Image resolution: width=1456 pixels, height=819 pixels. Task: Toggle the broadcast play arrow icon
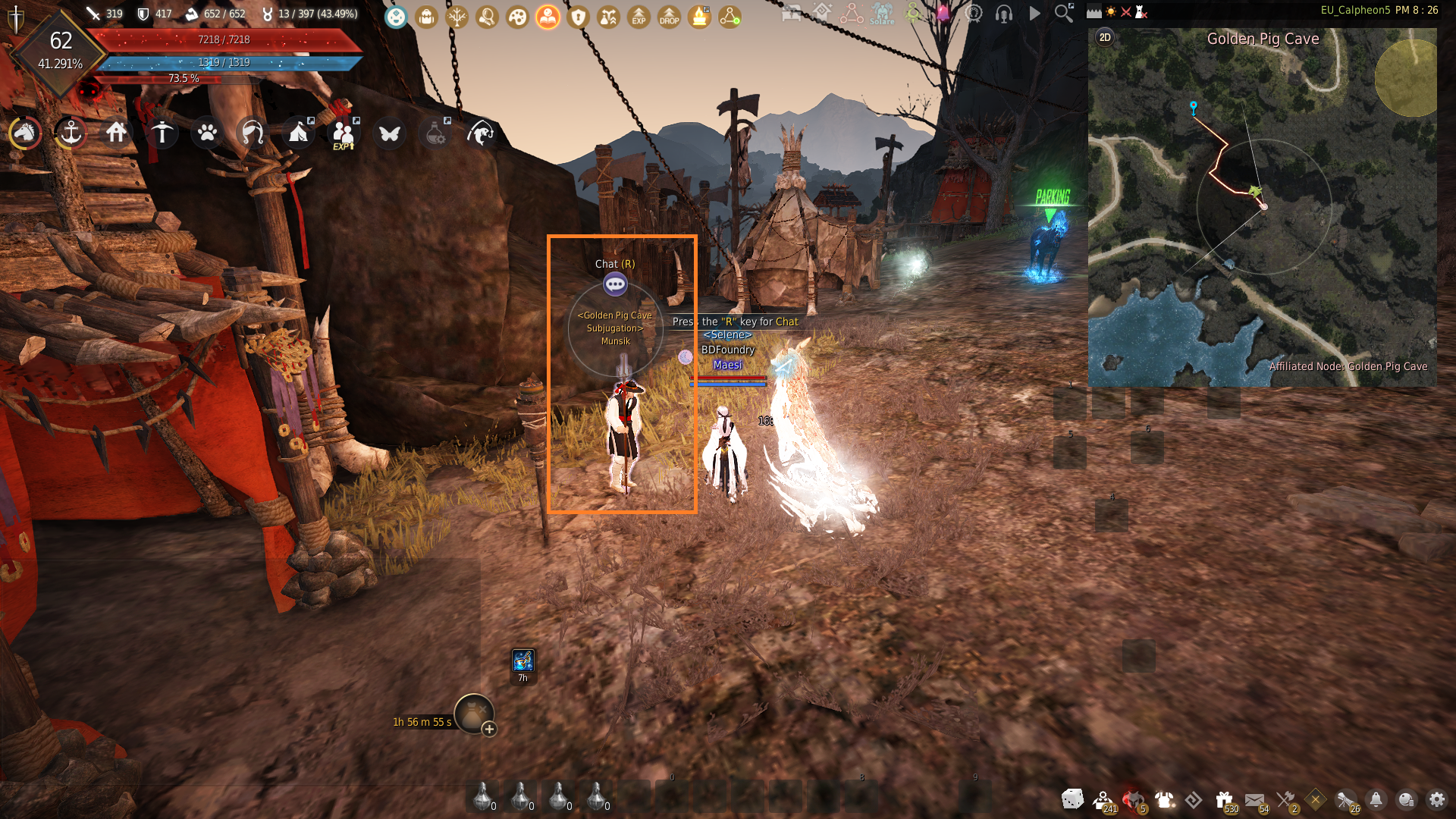pyautogui.click(x=1034, y=13)
